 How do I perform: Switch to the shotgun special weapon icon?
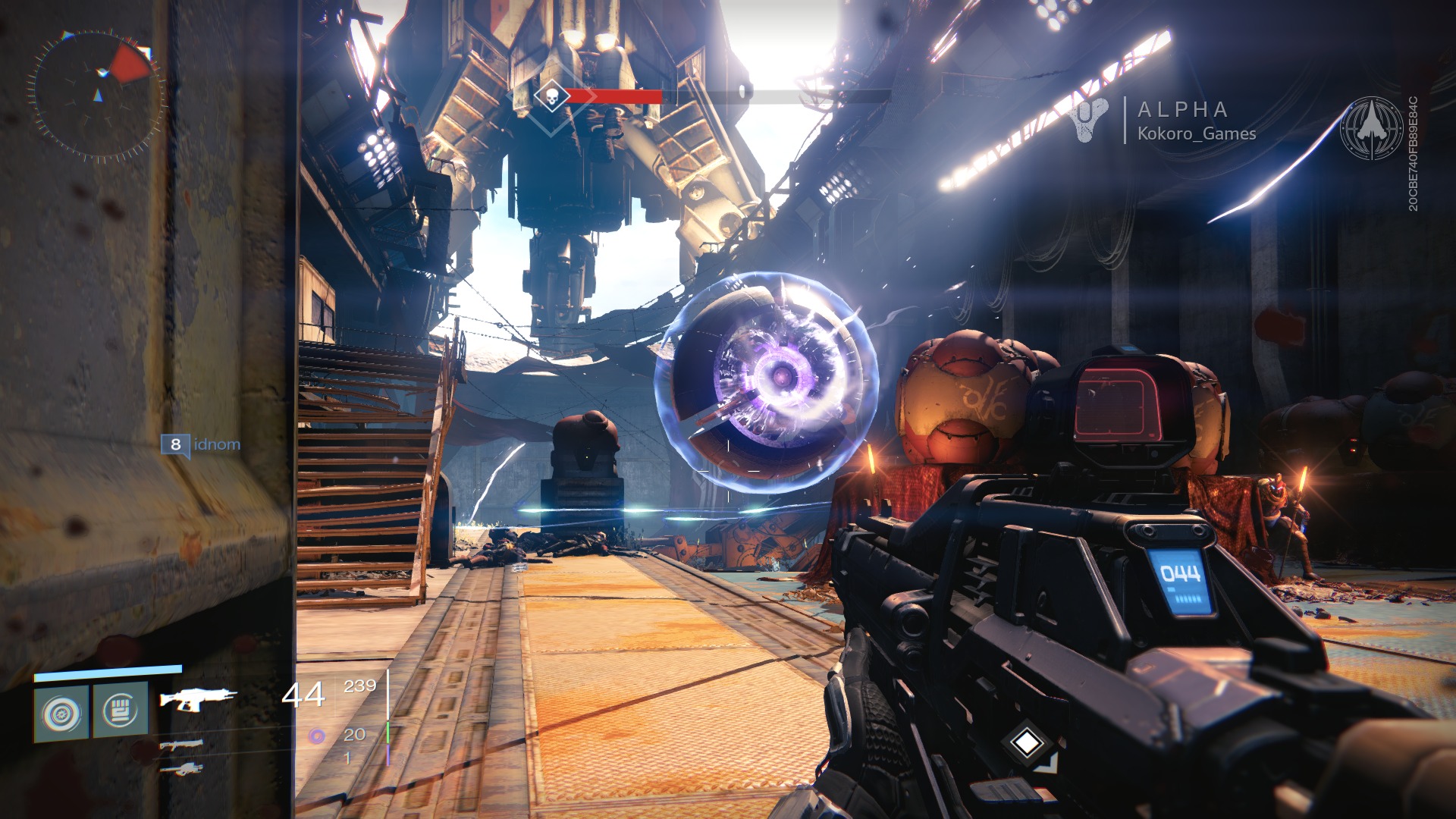(181, 745)
